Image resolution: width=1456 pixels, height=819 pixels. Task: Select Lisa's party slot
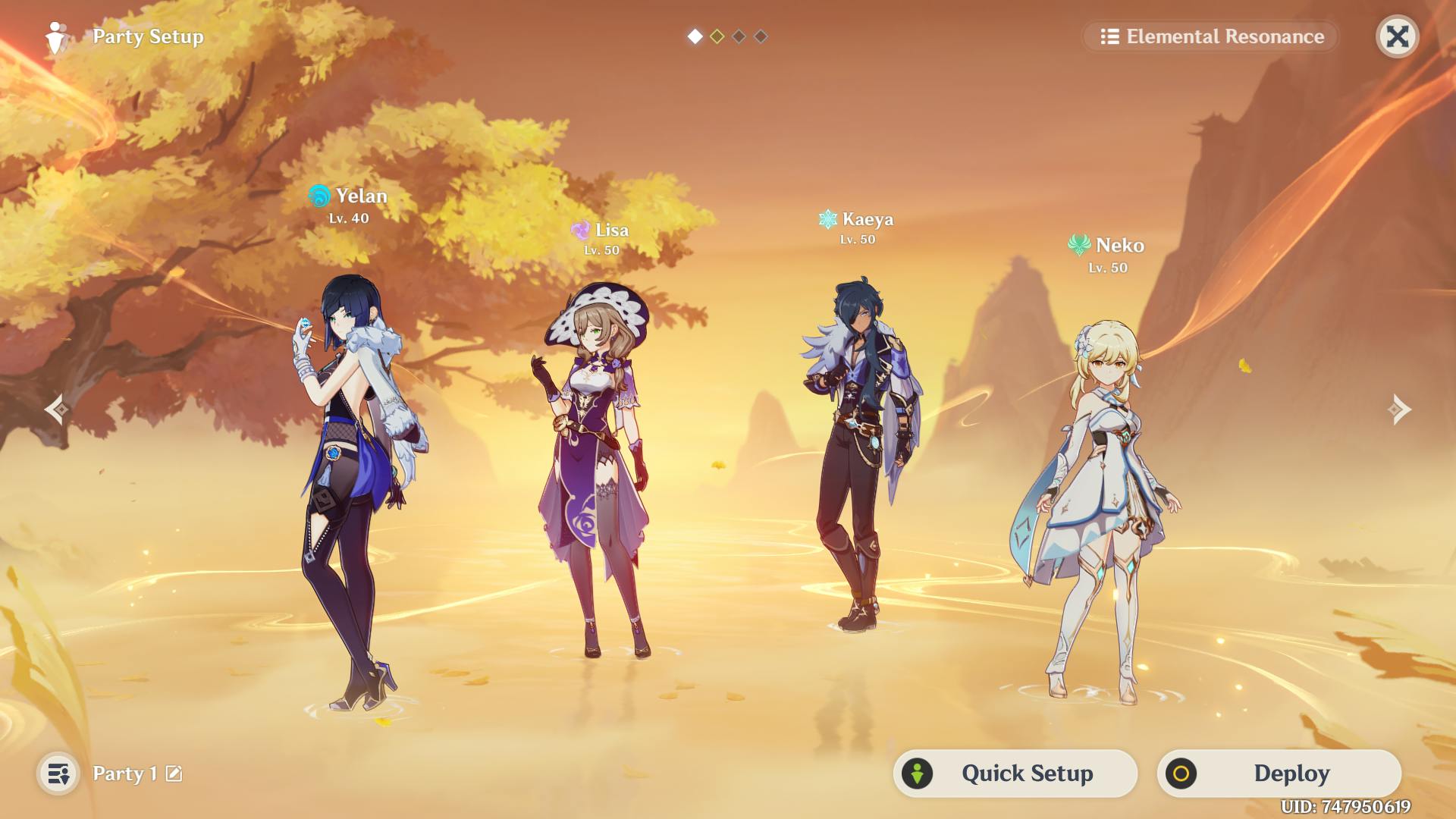tap(597, 470)
